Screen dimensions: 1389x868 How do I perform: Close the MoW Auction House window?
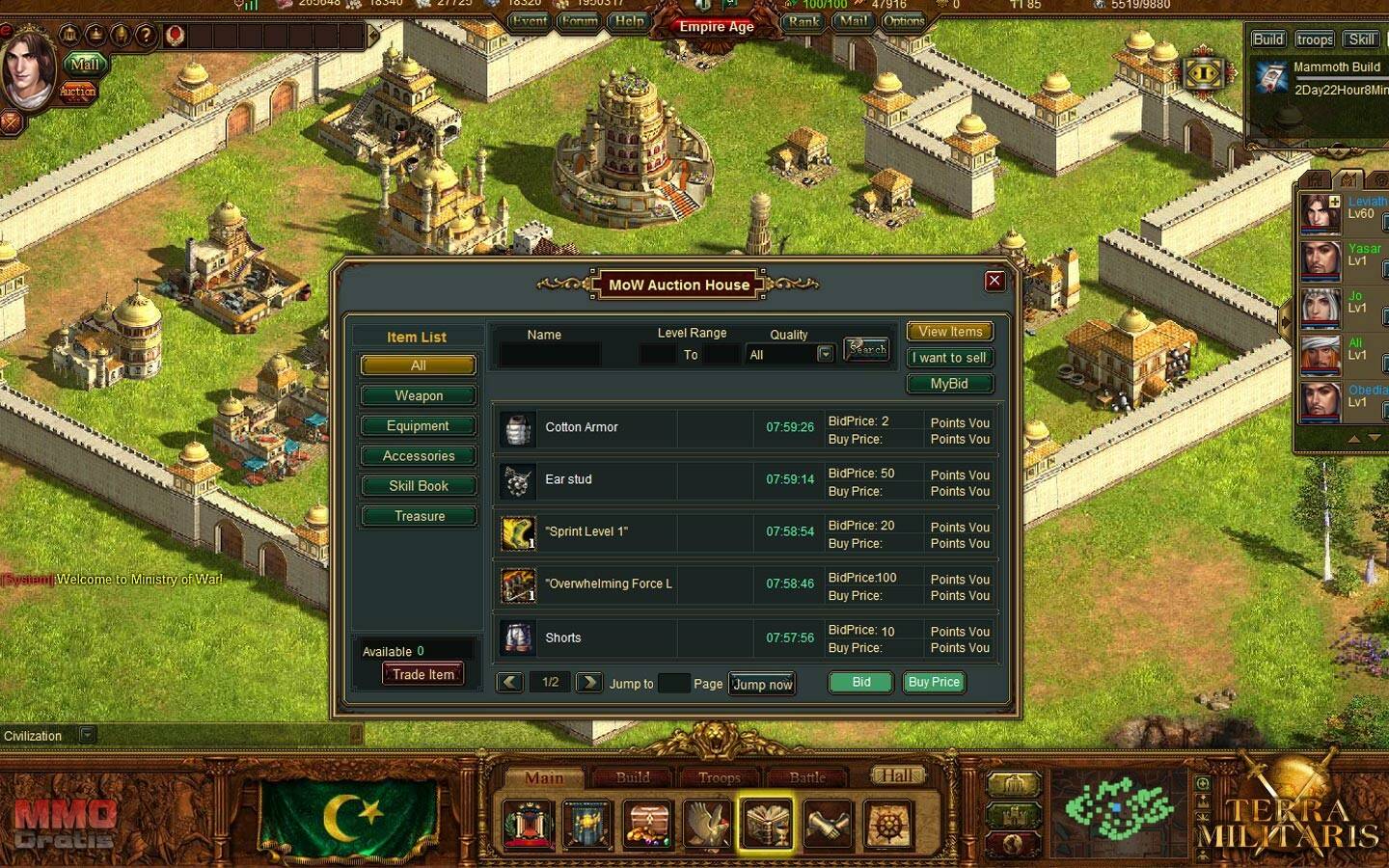tap(994, 281)
